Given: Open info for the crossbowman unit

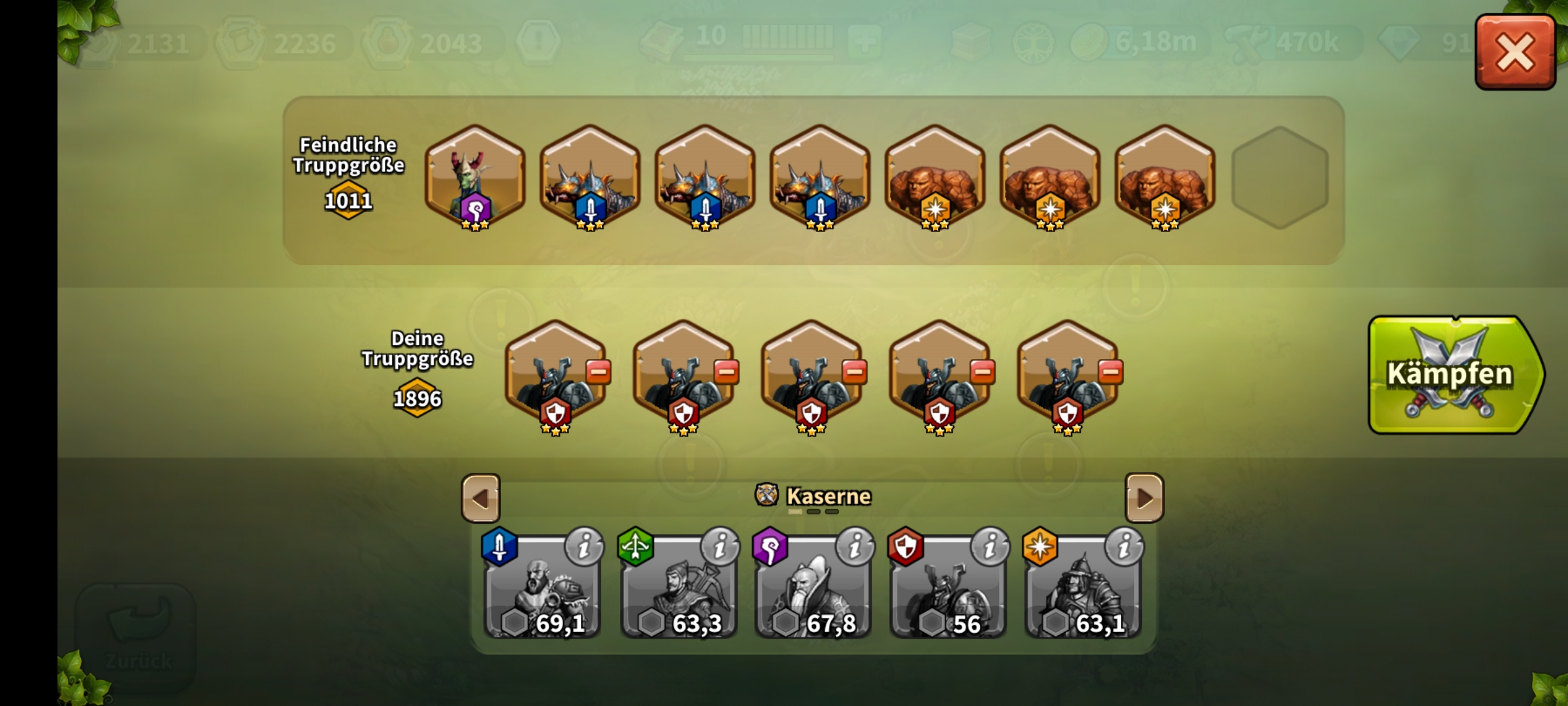Looking at the screenshot, I should tap(720, 546).
